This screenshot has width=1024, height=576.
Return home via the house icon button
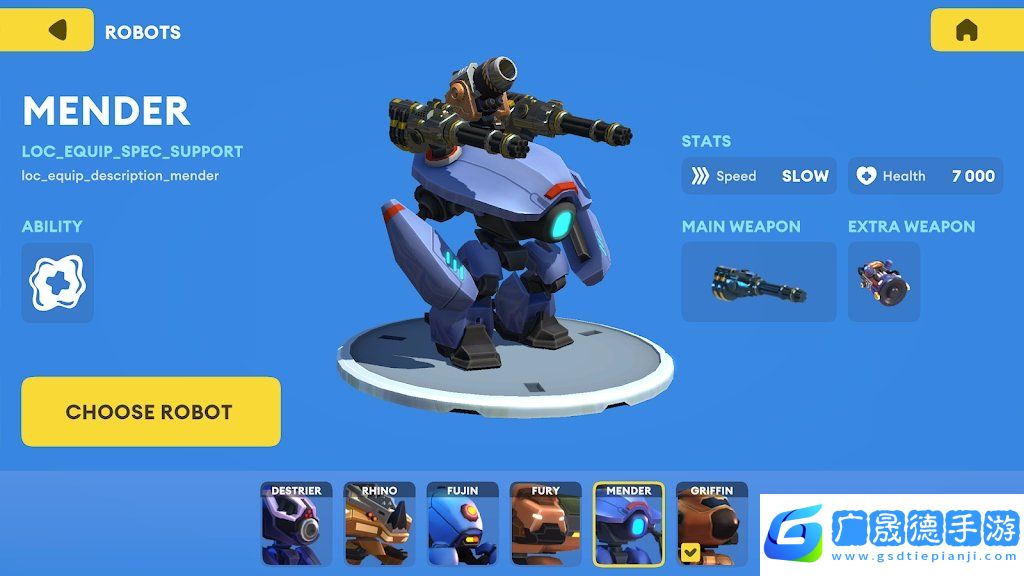click(x=966, y=30)
